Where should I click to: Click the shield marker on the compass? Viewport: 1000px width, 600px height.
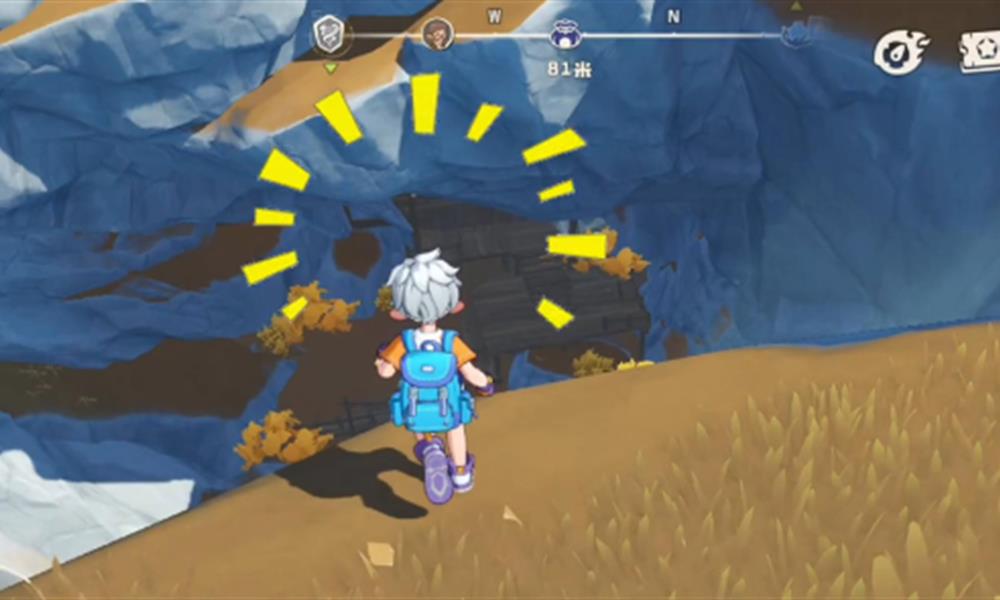point(329,34)
